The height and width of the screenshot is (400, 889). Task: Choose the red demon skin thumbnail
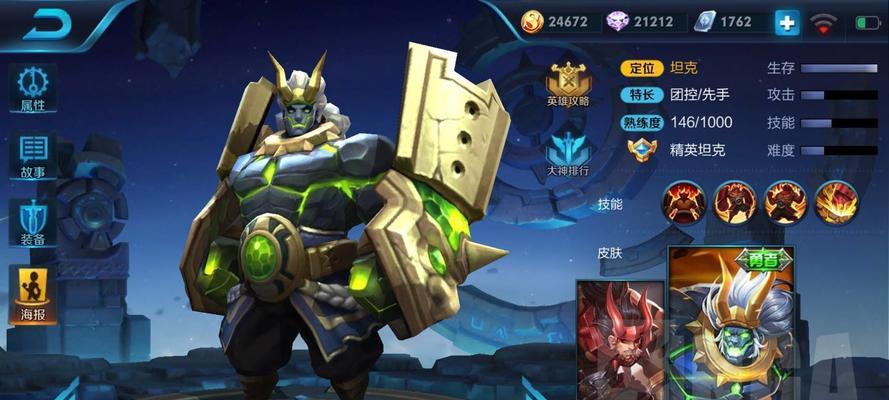620,340
